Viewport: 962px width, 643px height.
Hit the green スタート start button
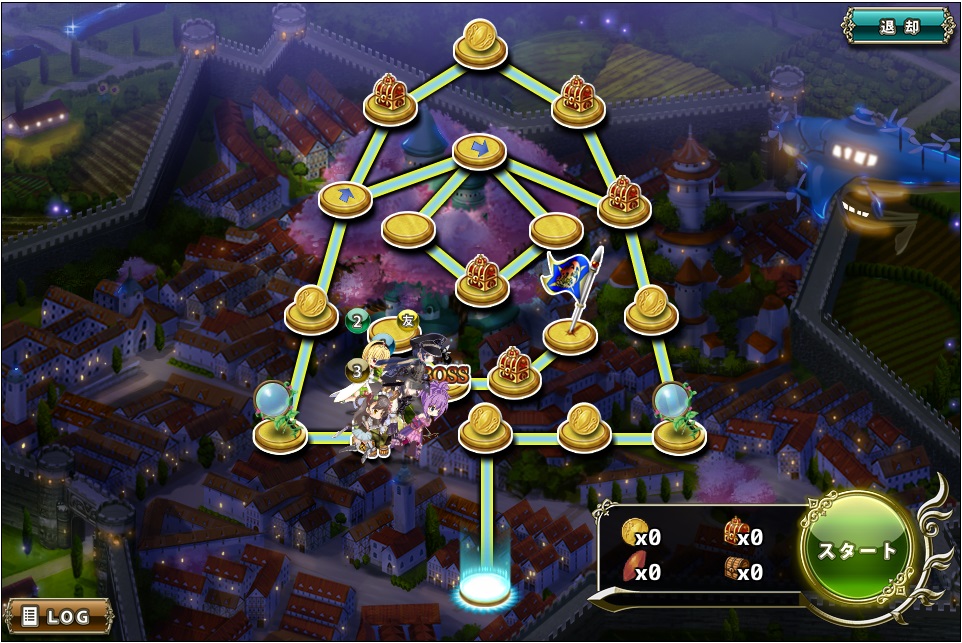[x=858, y=551]
